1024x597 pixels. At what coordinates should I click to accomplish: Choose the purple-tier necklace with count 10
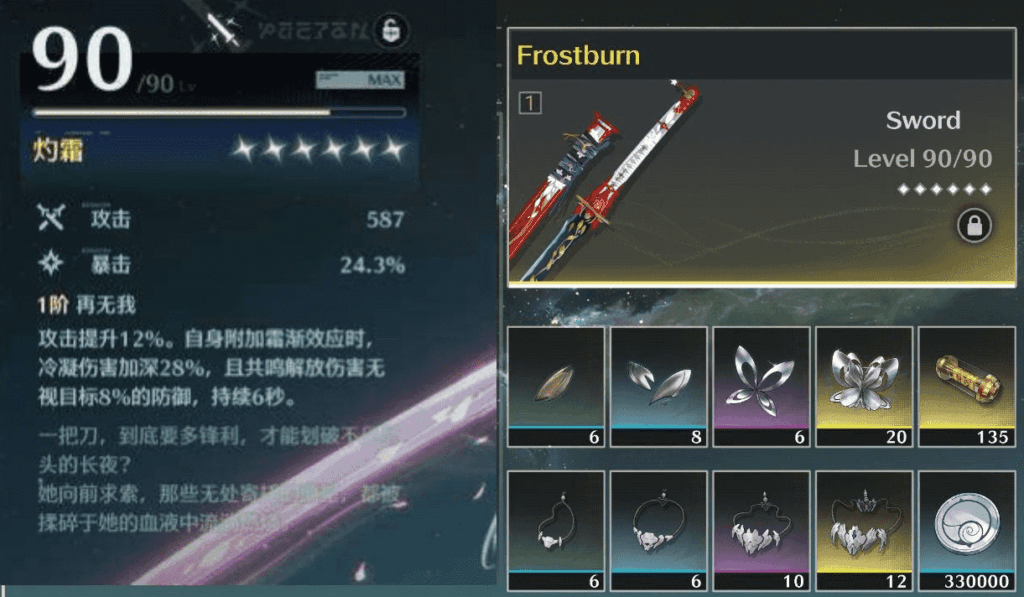760,530
